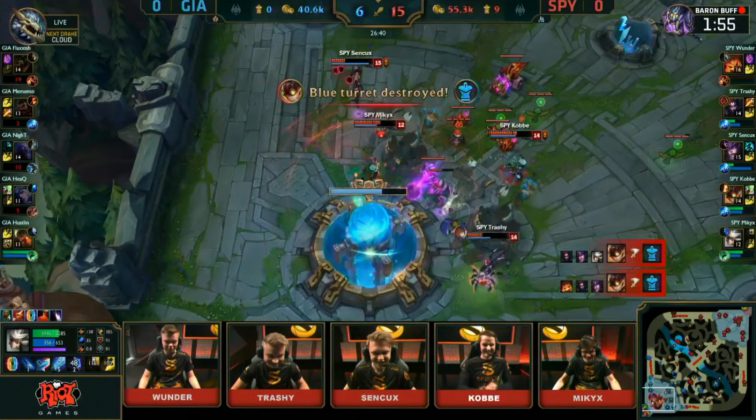Select GIA Flaxxish's scoreboard portrait
This screenshot has width=756, height=420.
(22, 62)
